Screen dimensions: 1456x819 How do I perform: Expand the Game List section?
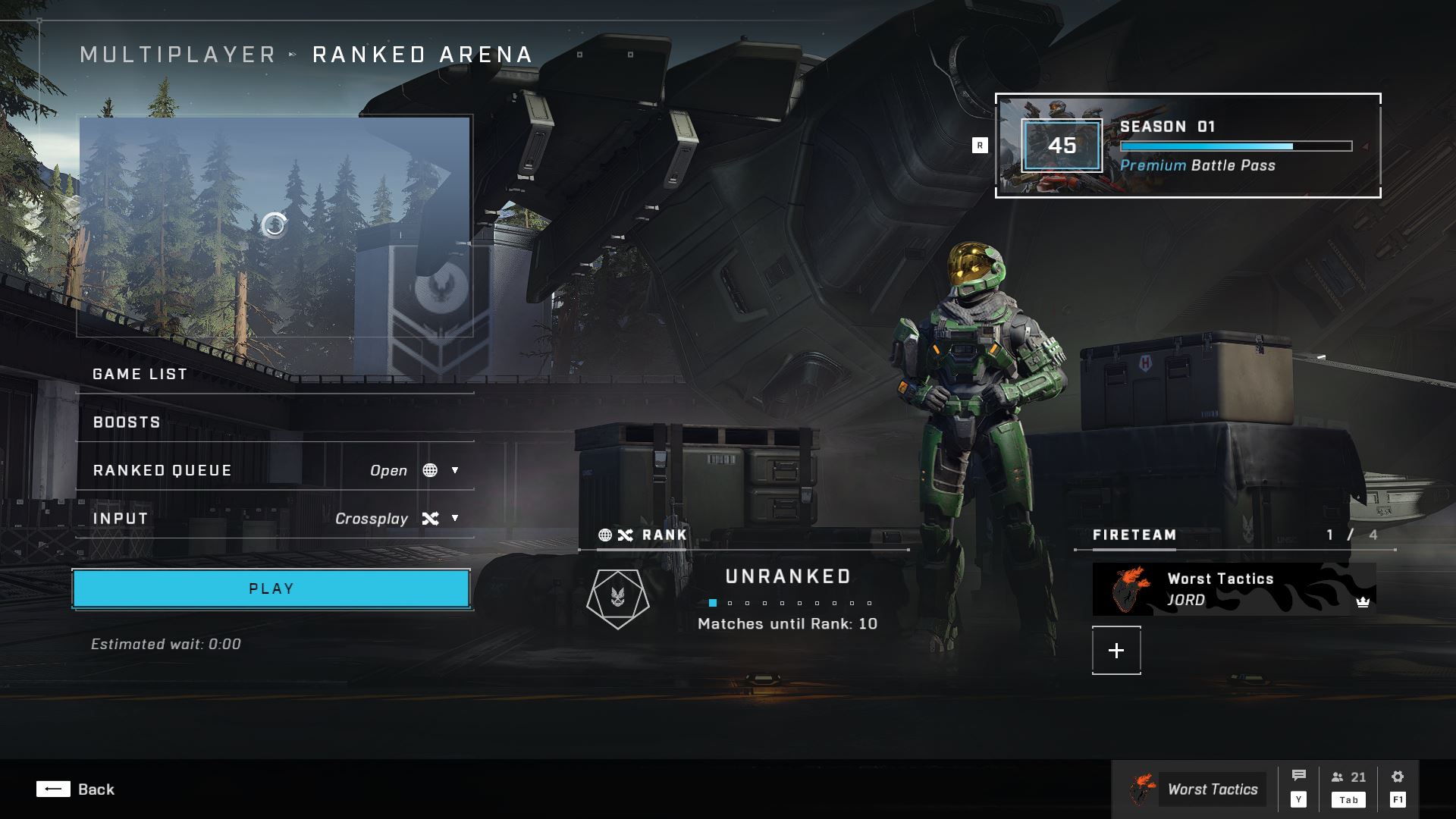(x=139, y=373)
